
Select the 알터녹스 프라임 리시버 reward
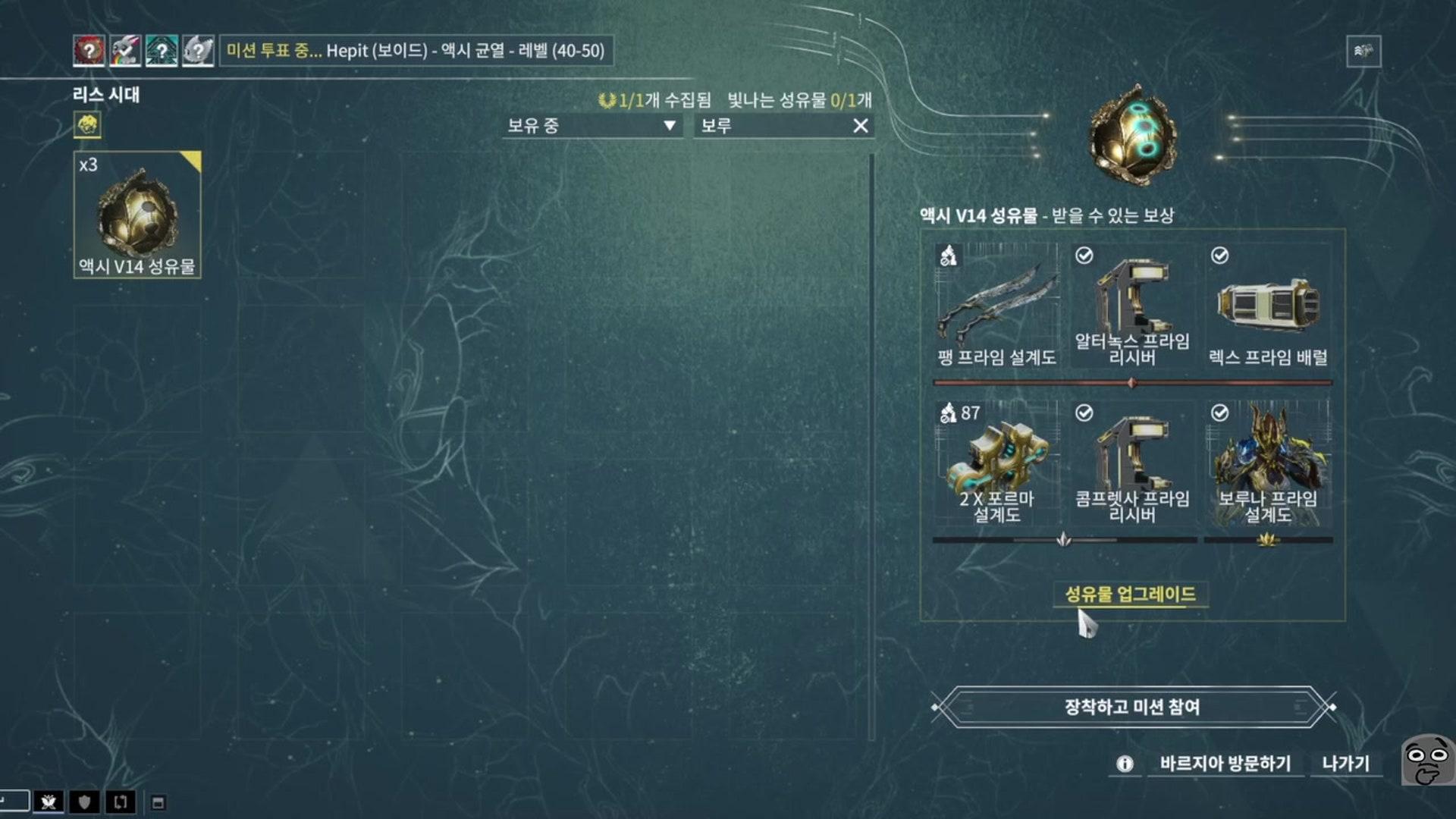pyautogui.click(x=1132, y=306)
